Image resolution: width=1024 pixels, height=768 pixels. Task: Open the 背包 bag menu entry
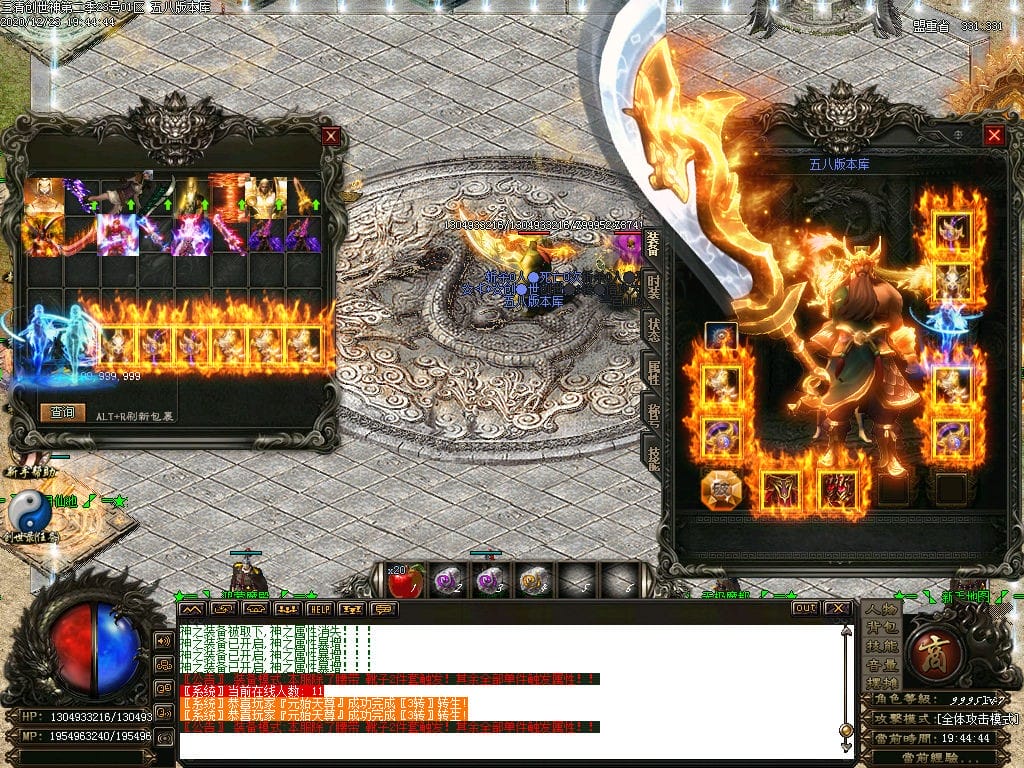pos(882,628)
